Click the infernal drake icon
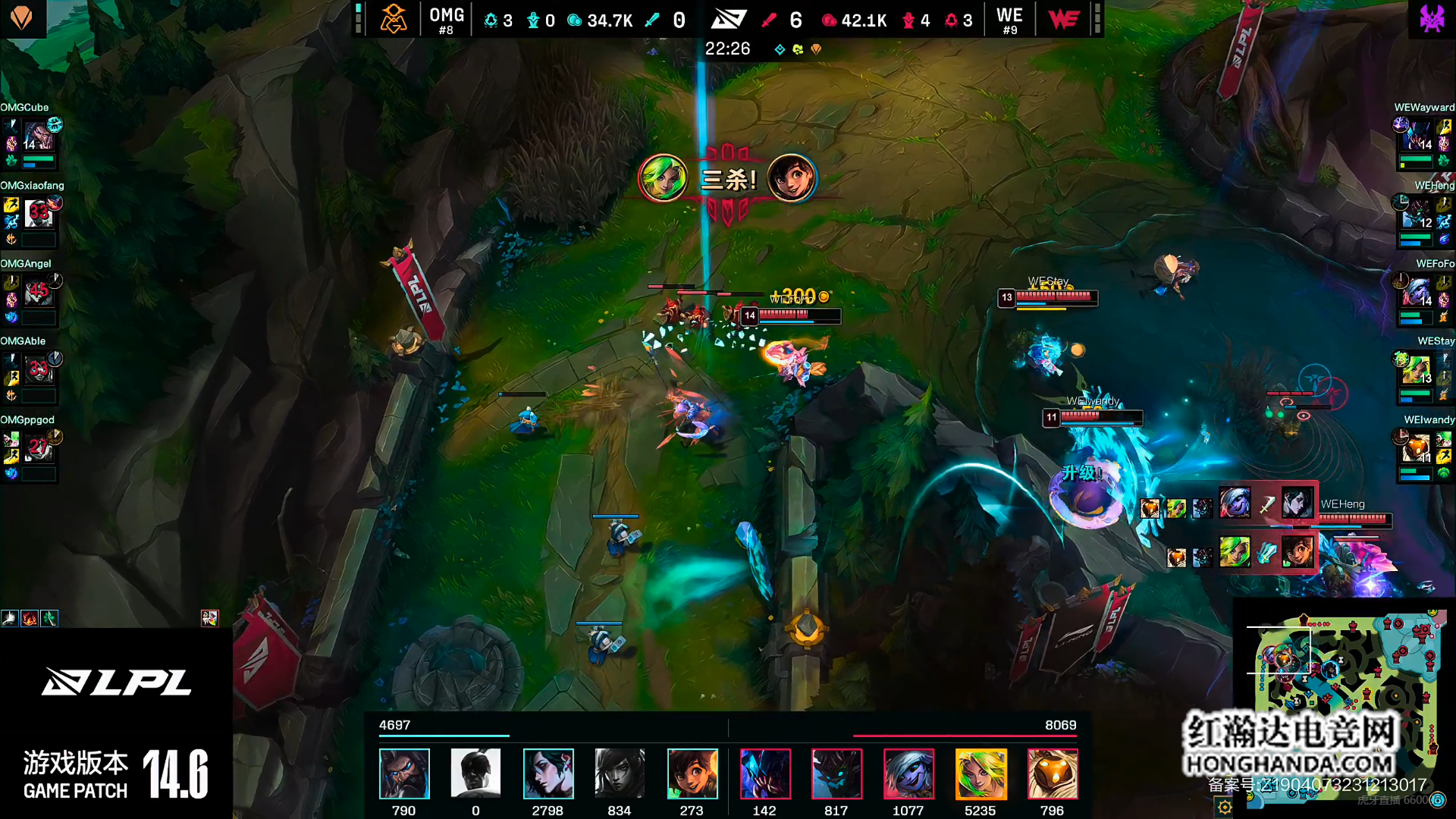 (816, 49)
